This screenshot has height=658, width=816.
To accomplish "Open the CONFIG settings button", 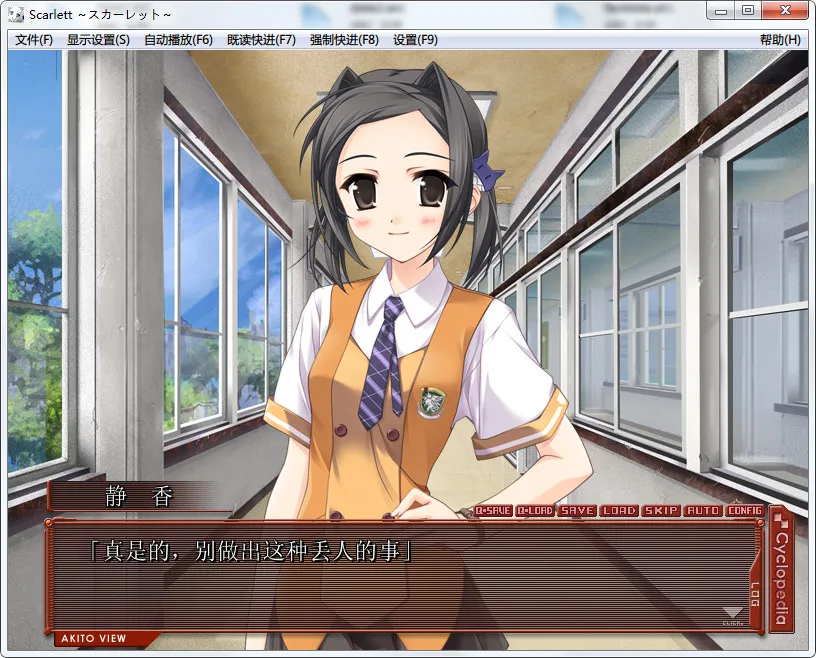I will (745, 511).
